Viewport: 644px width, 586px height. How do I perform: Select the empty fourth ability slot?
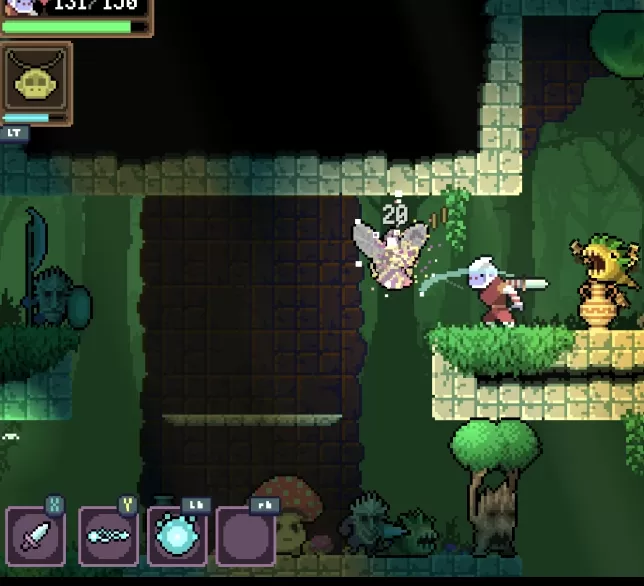click(x=246, y=536)
